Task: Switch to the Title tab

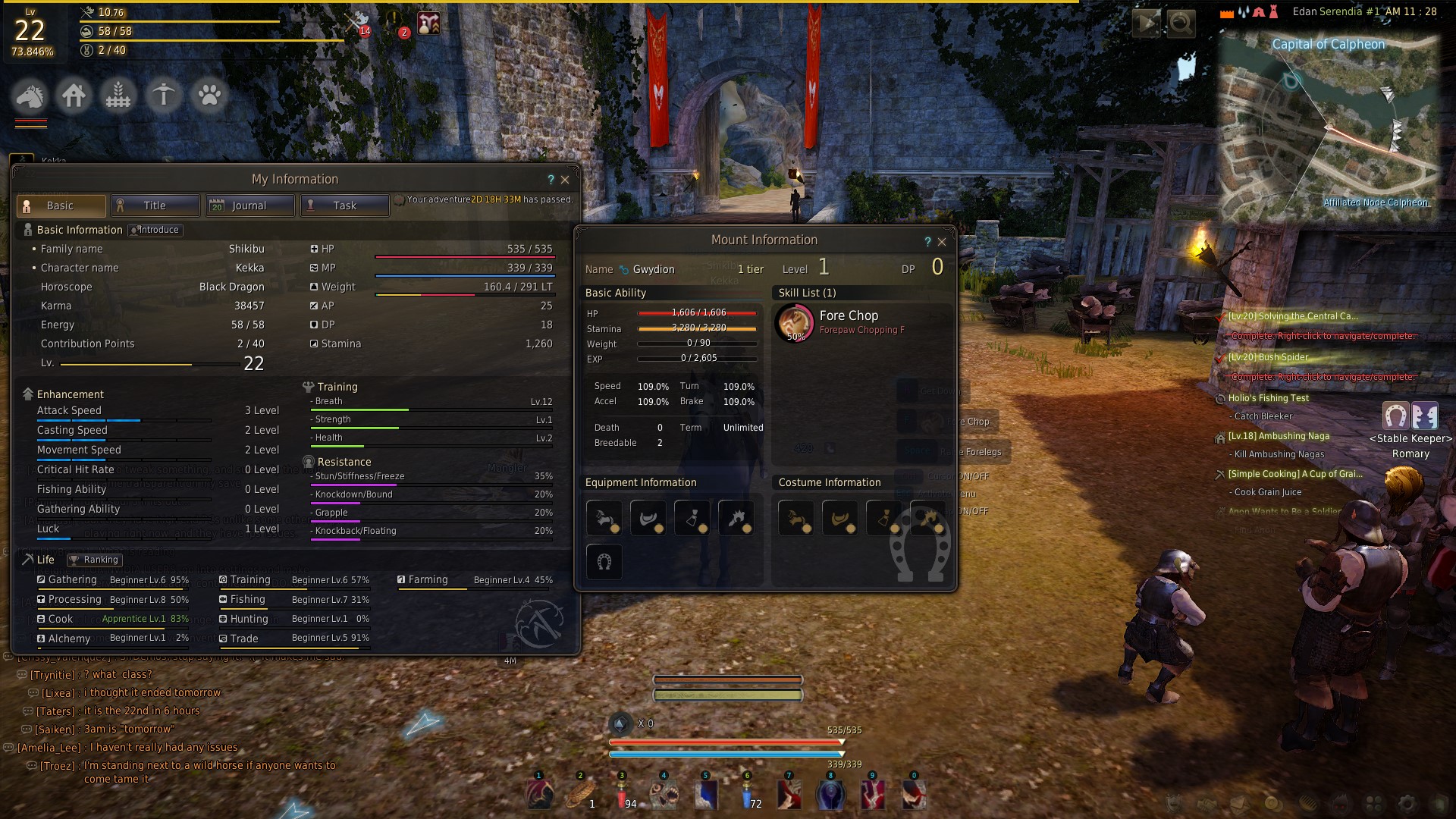Action: click(155, 206)
